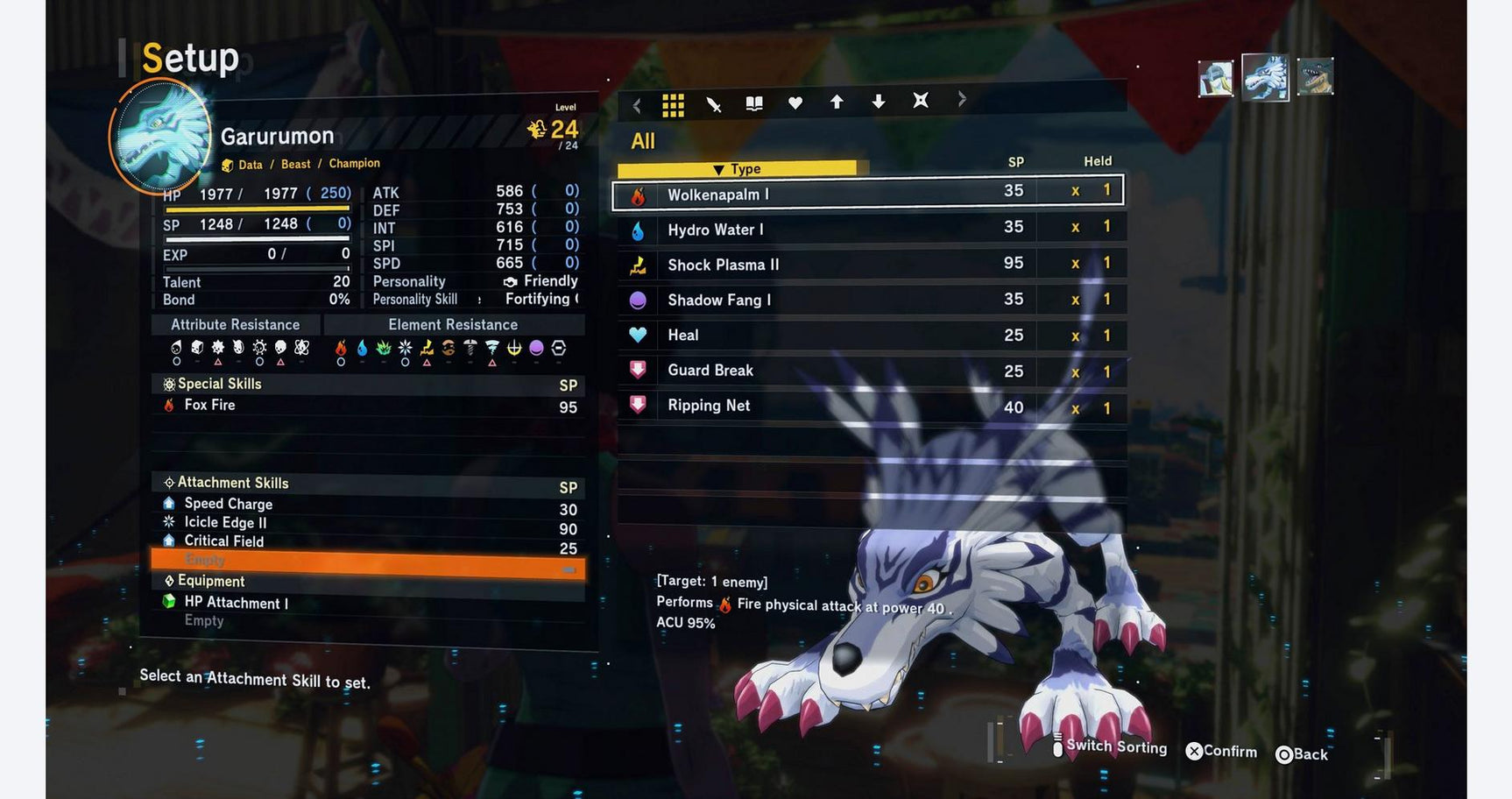
Task: Choose the Icicle Edge II attachment slot
Action: (x=368, y=523)
